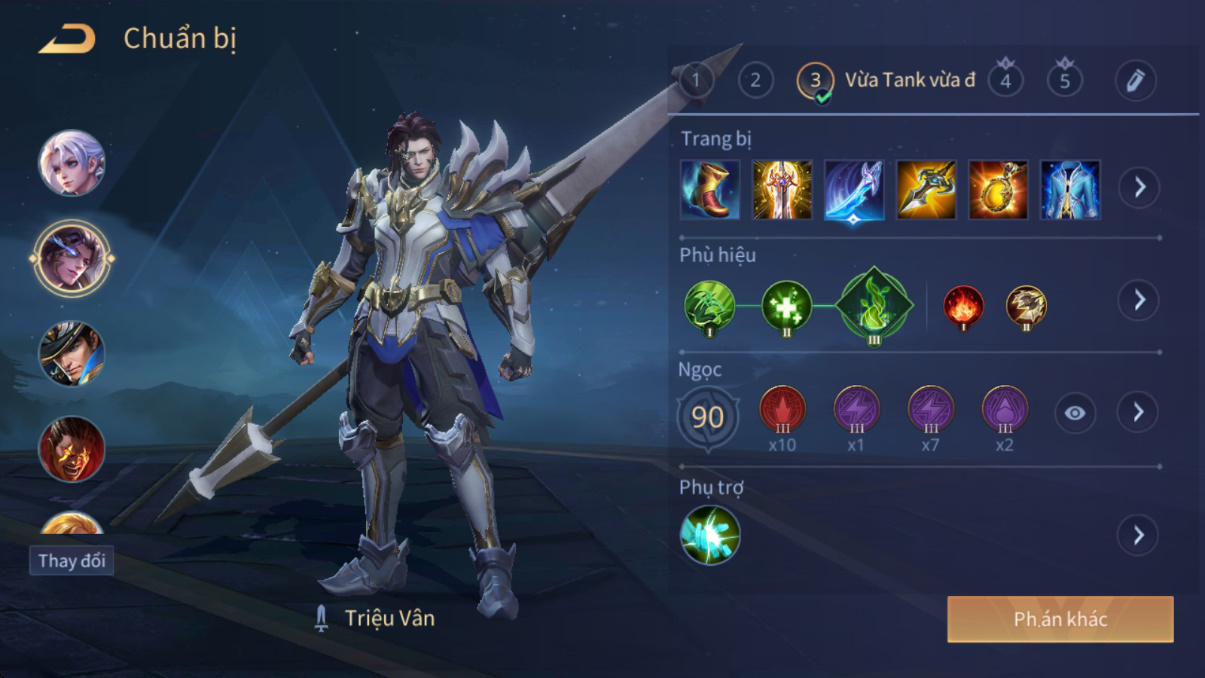Viewport: 1205px width, 678px height.
Task: Switch to build preset 4
Action: pos(1005,80)
